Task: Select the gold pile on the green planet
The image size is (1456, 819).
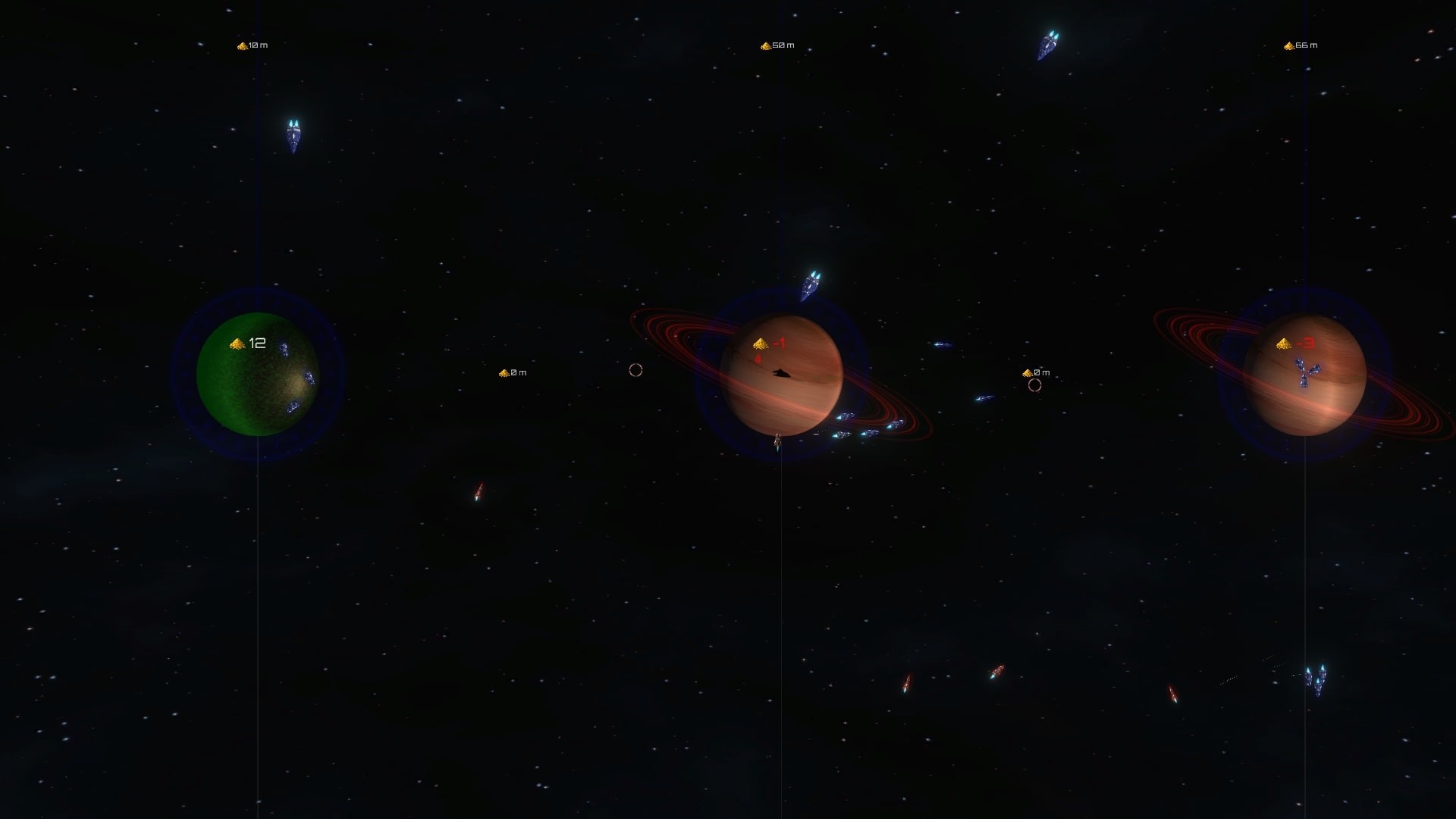Action: pyautogui.click(x=235, y=342)
